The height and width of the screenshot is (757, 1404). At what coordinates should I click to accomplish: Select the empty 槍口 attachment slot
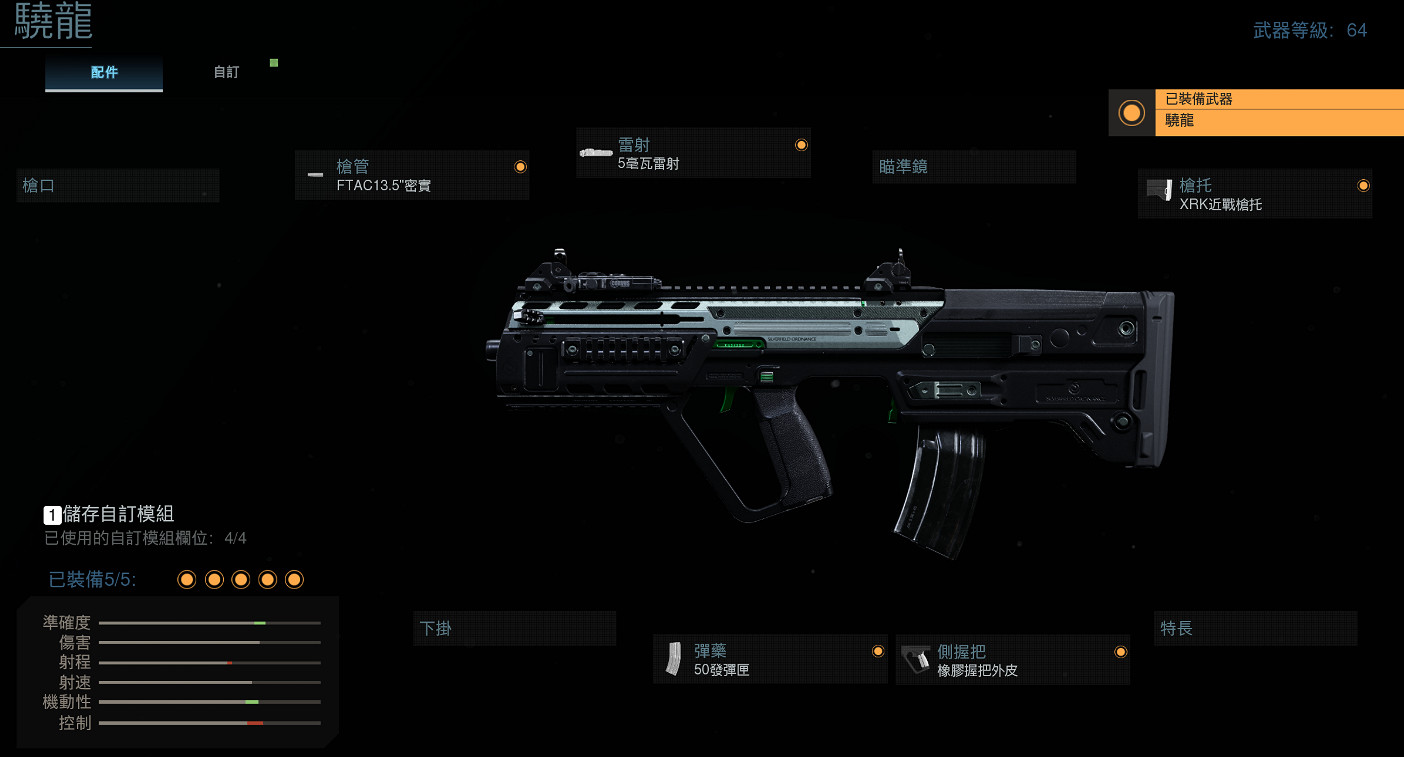(x=118, y=186)
